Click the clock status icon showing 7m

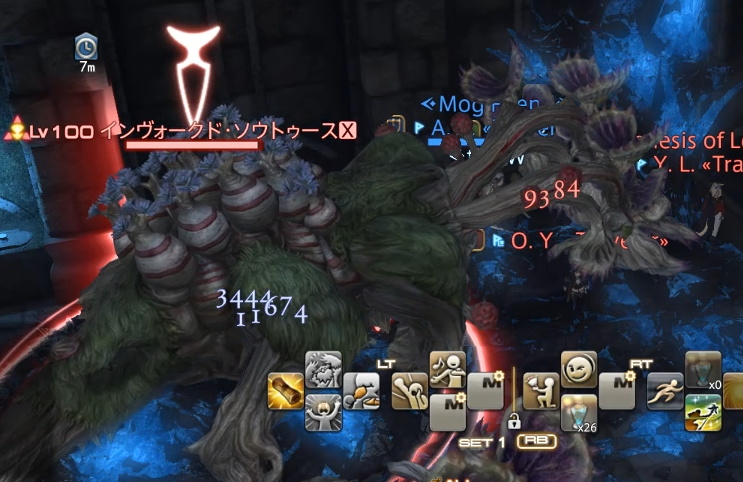click(86, 46)
